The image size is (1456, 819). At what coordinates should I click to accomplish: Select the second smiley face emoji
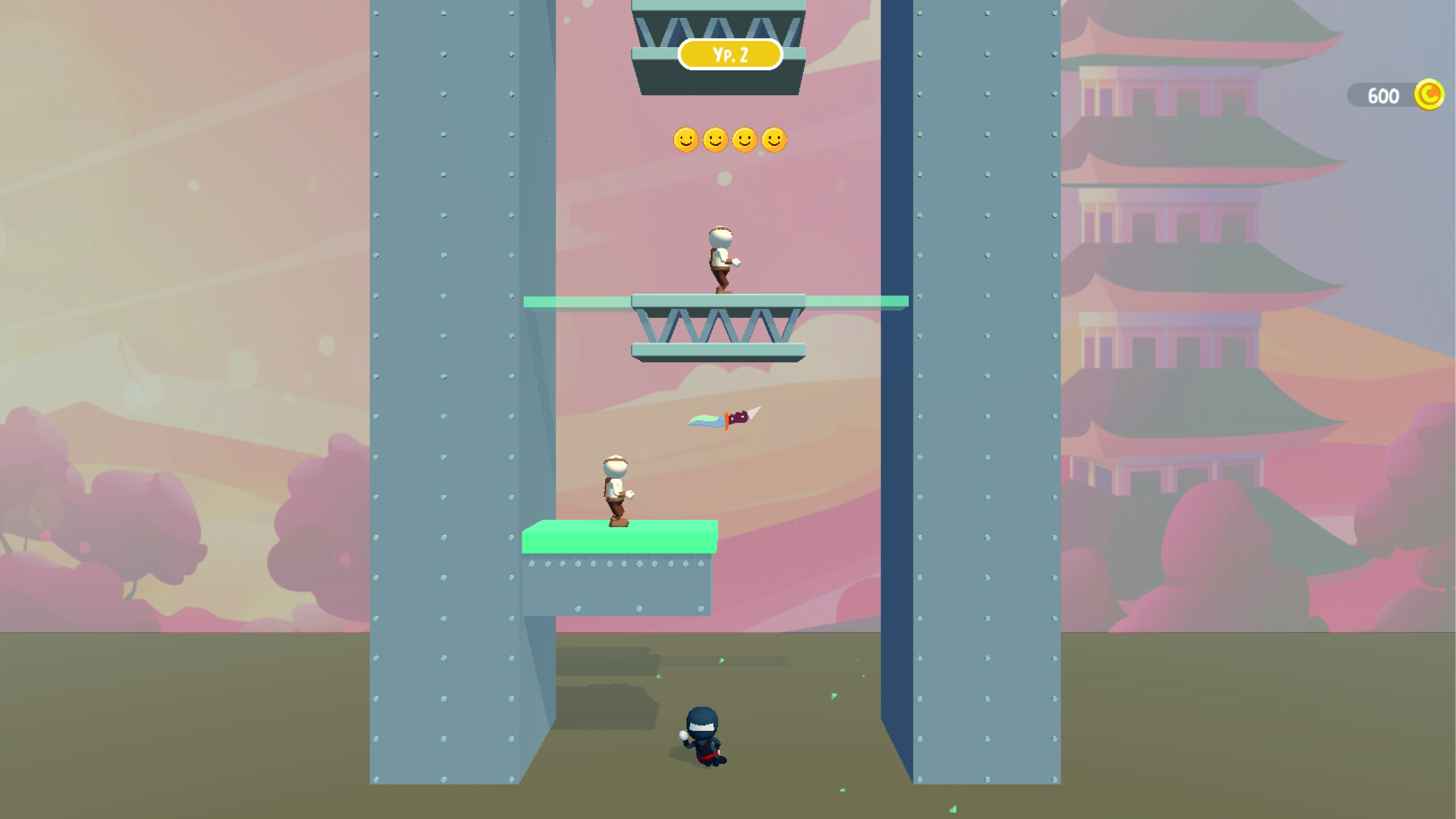tap(715, 139)
